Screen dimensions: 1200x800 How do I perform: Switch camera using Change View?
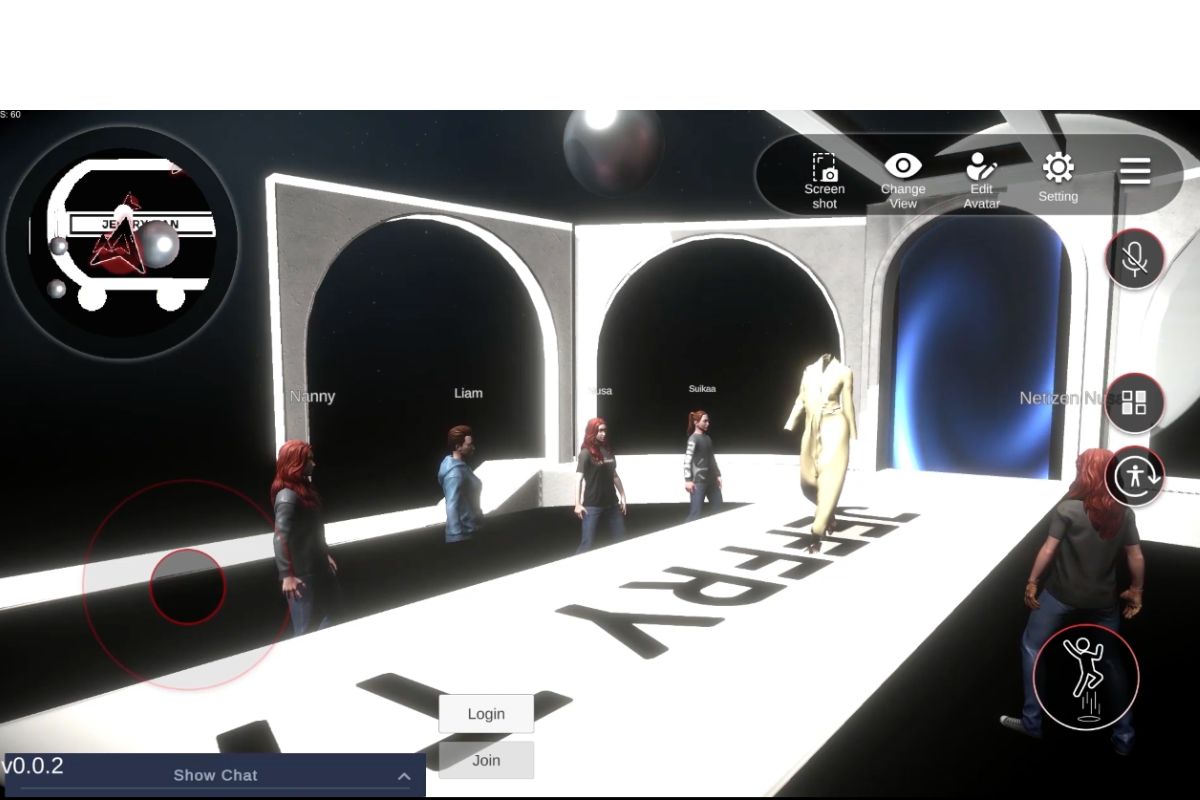pyautogui.click(x=903, y=180)
